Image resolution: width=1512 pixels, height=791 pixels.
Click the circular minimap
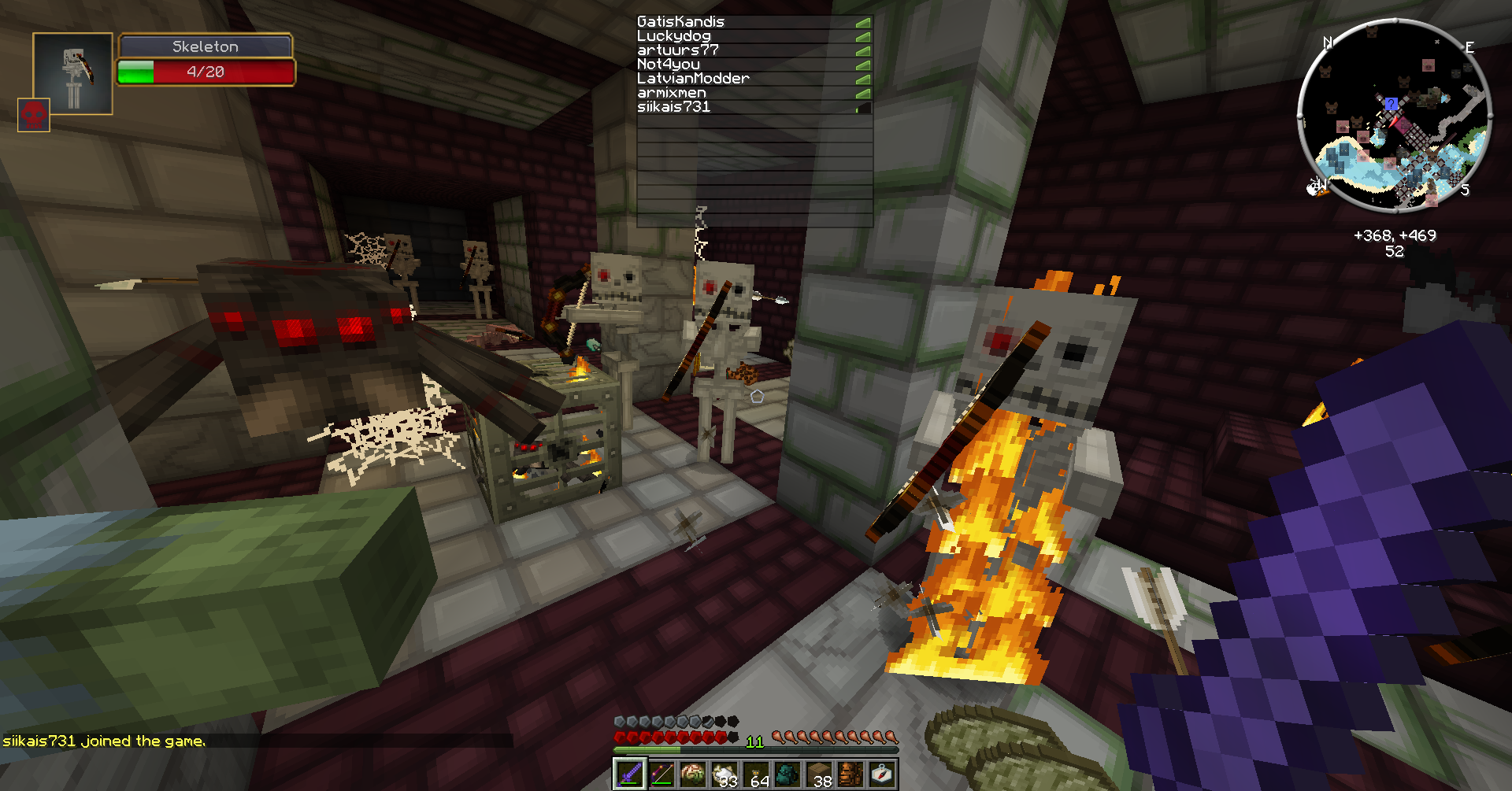1394,114
